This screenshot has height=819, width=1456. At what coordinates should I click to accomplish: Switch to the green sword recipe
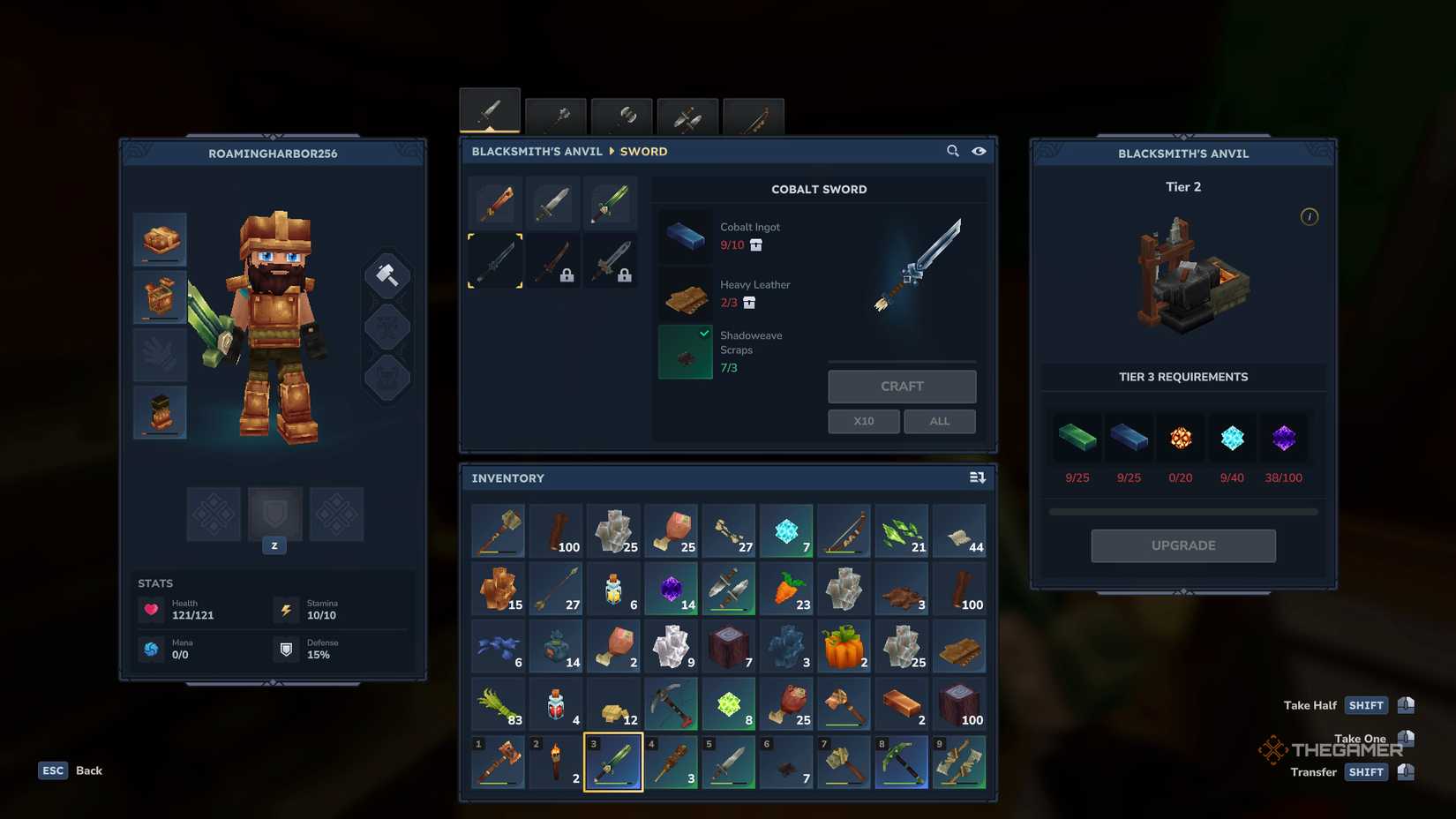(x=611, y=202)
